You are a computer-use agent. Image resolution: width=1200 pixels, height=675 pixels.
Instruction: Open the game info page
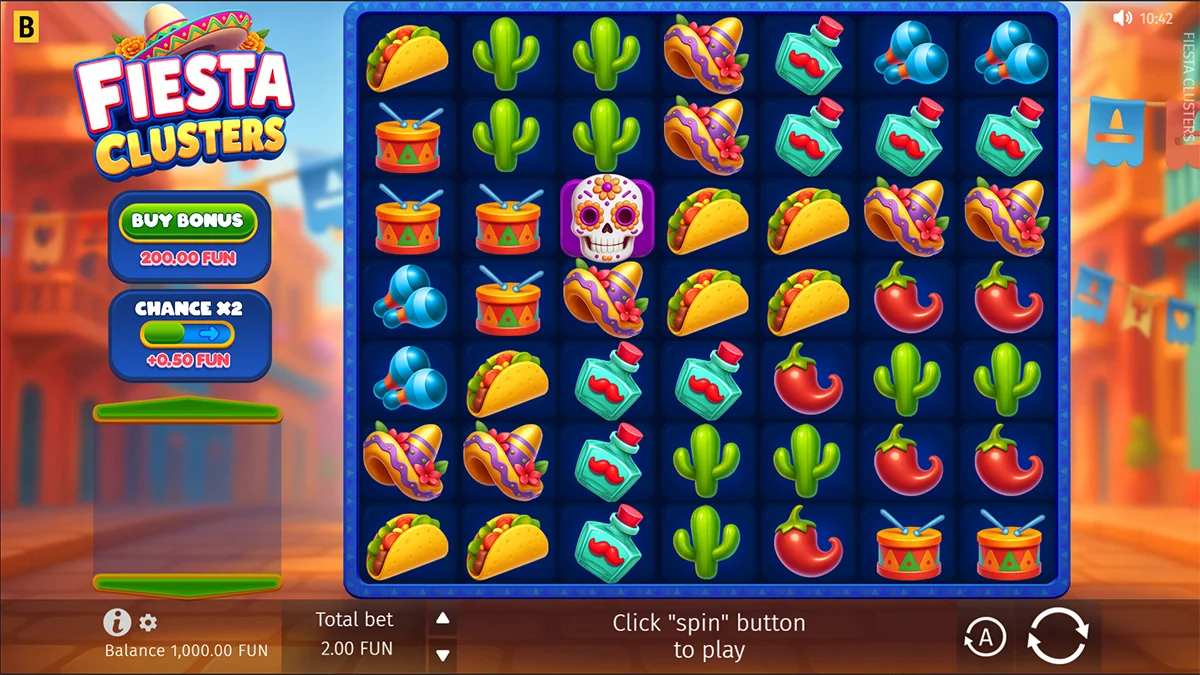117,623
